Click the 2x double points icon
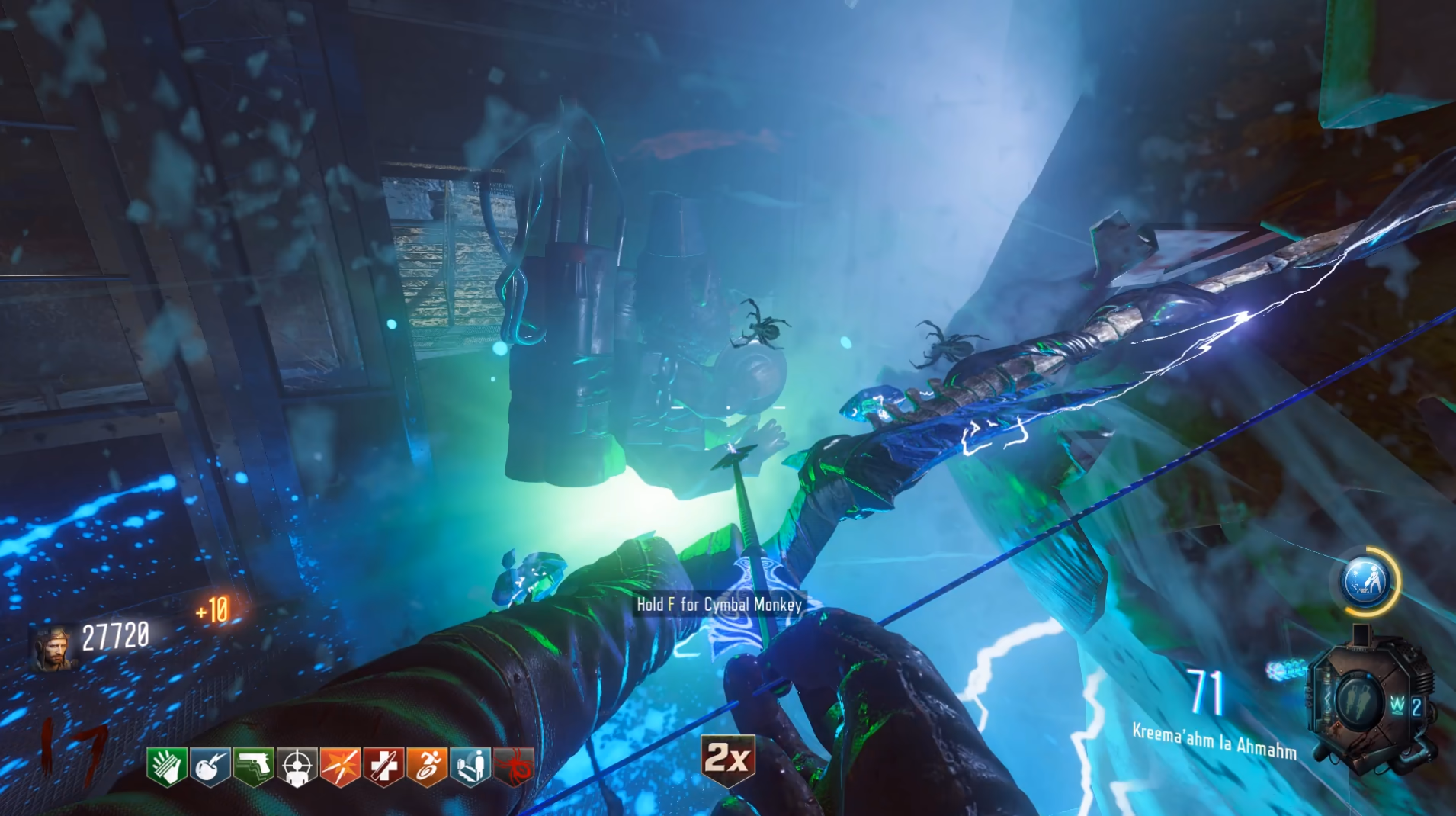The width and height of the screenshot is (1456, 816). coord(728,758)
